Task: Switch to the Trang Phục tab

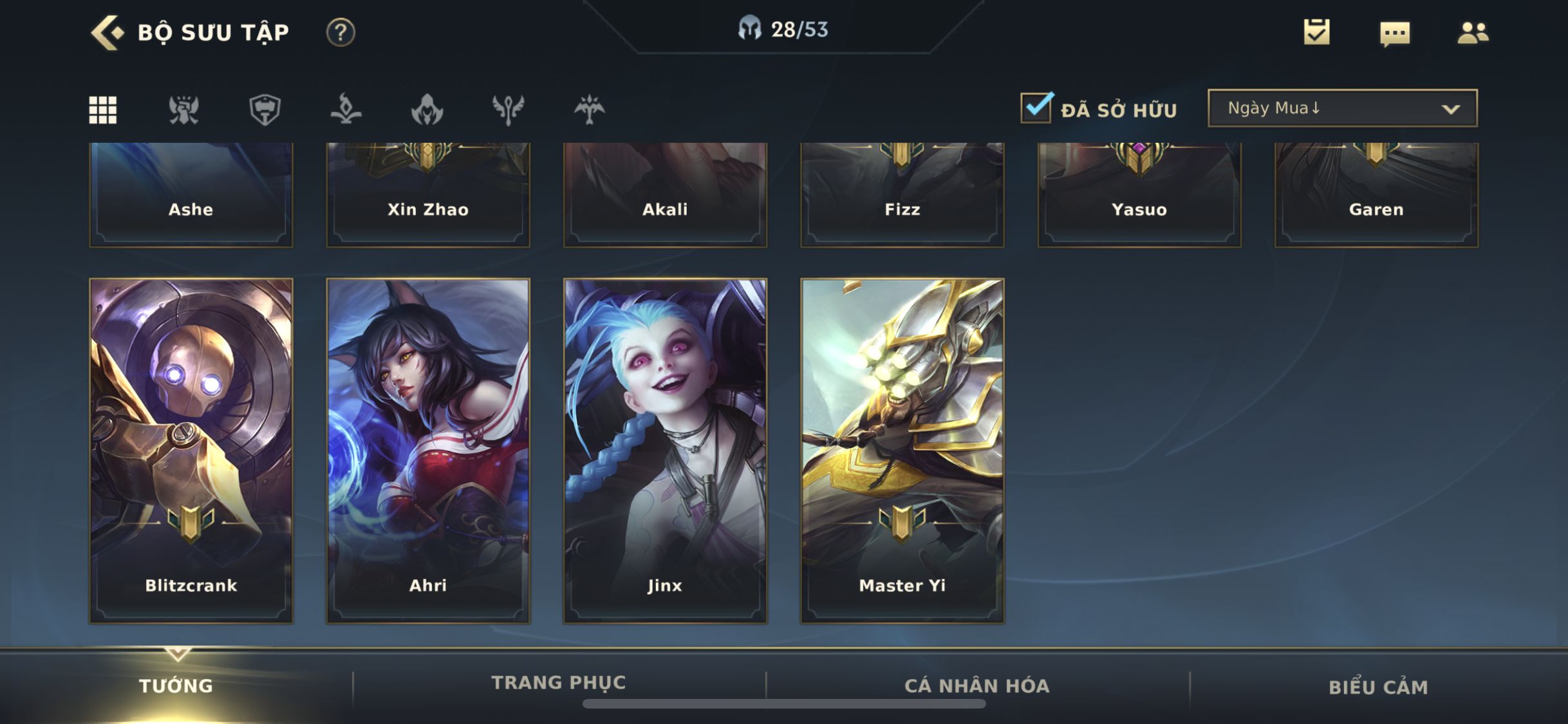Action: pyautogui.click(x=559, y=683)
